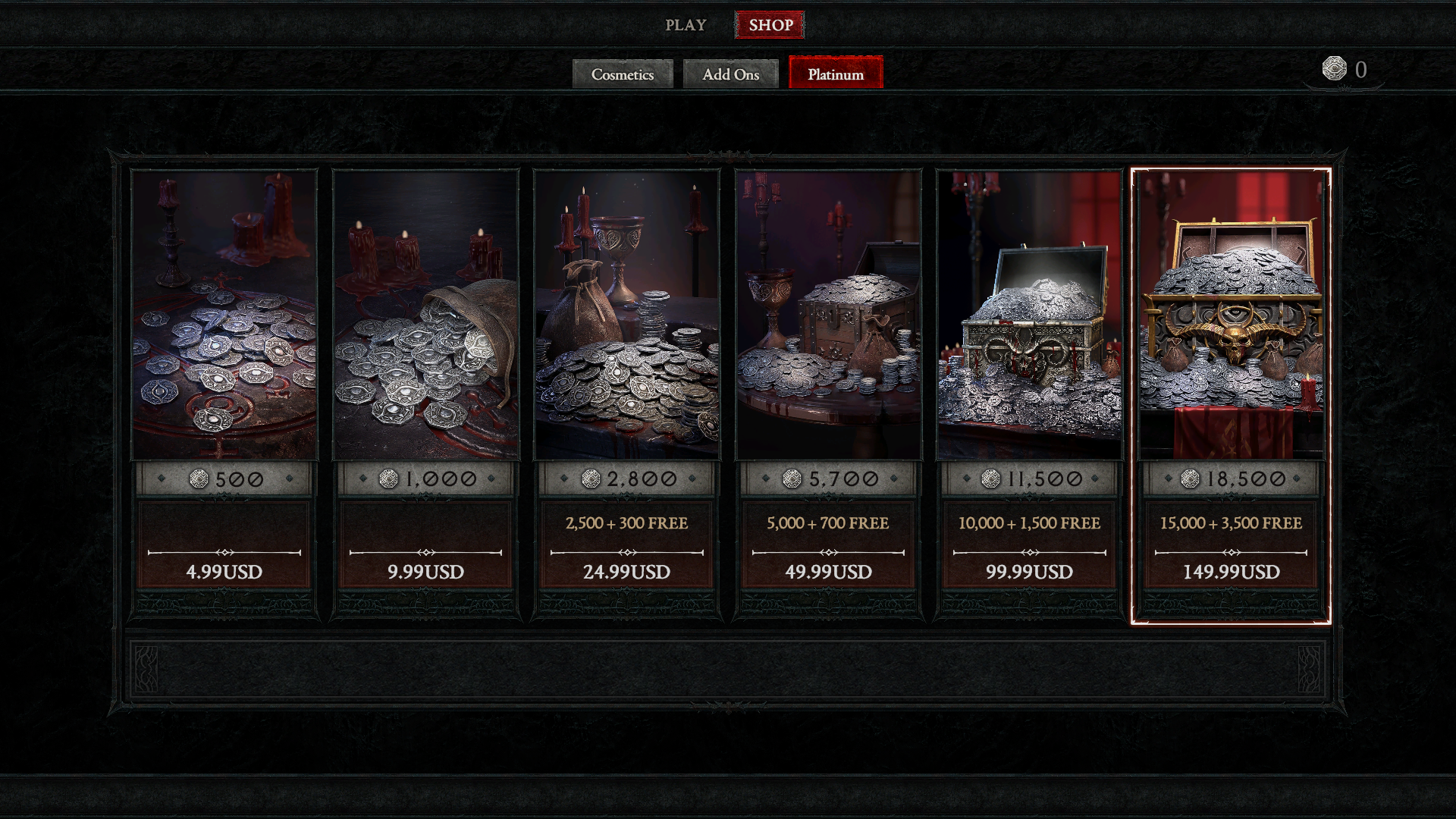Switch to the Cosmetics tab
The width and height of the screenshot is (1456, 819).
623,74
